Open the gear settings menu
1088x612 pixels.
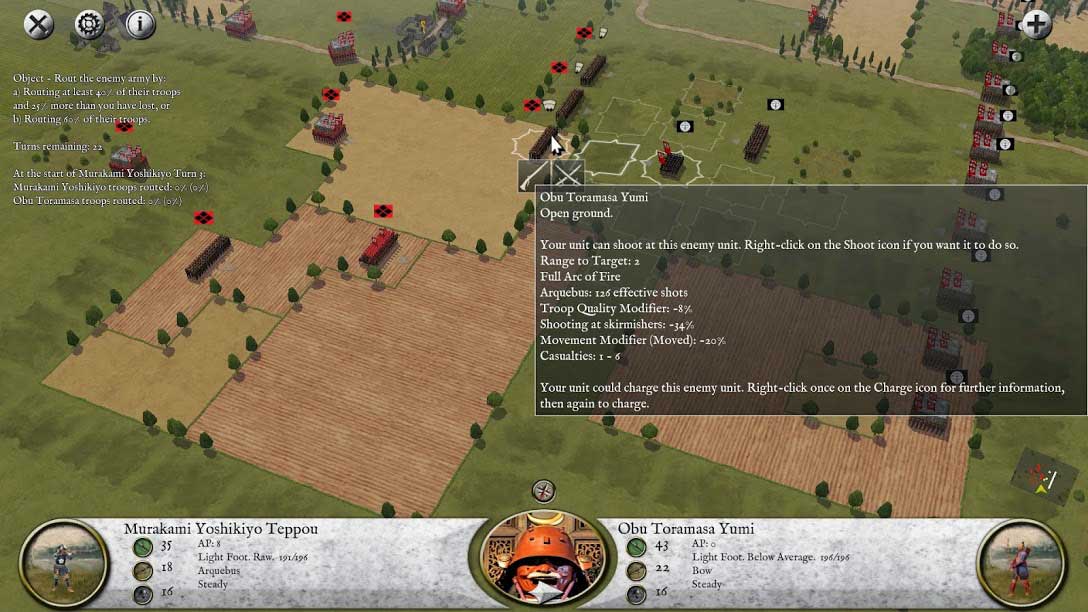pos(89,25)
